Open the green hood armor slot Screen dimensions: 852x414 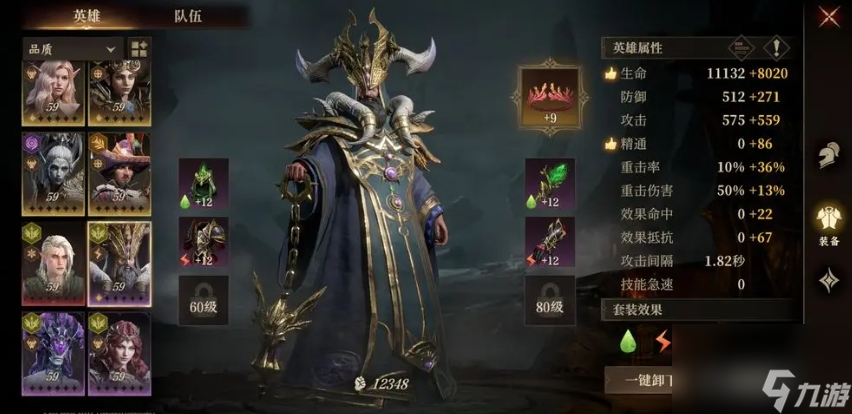pos(204,183)
